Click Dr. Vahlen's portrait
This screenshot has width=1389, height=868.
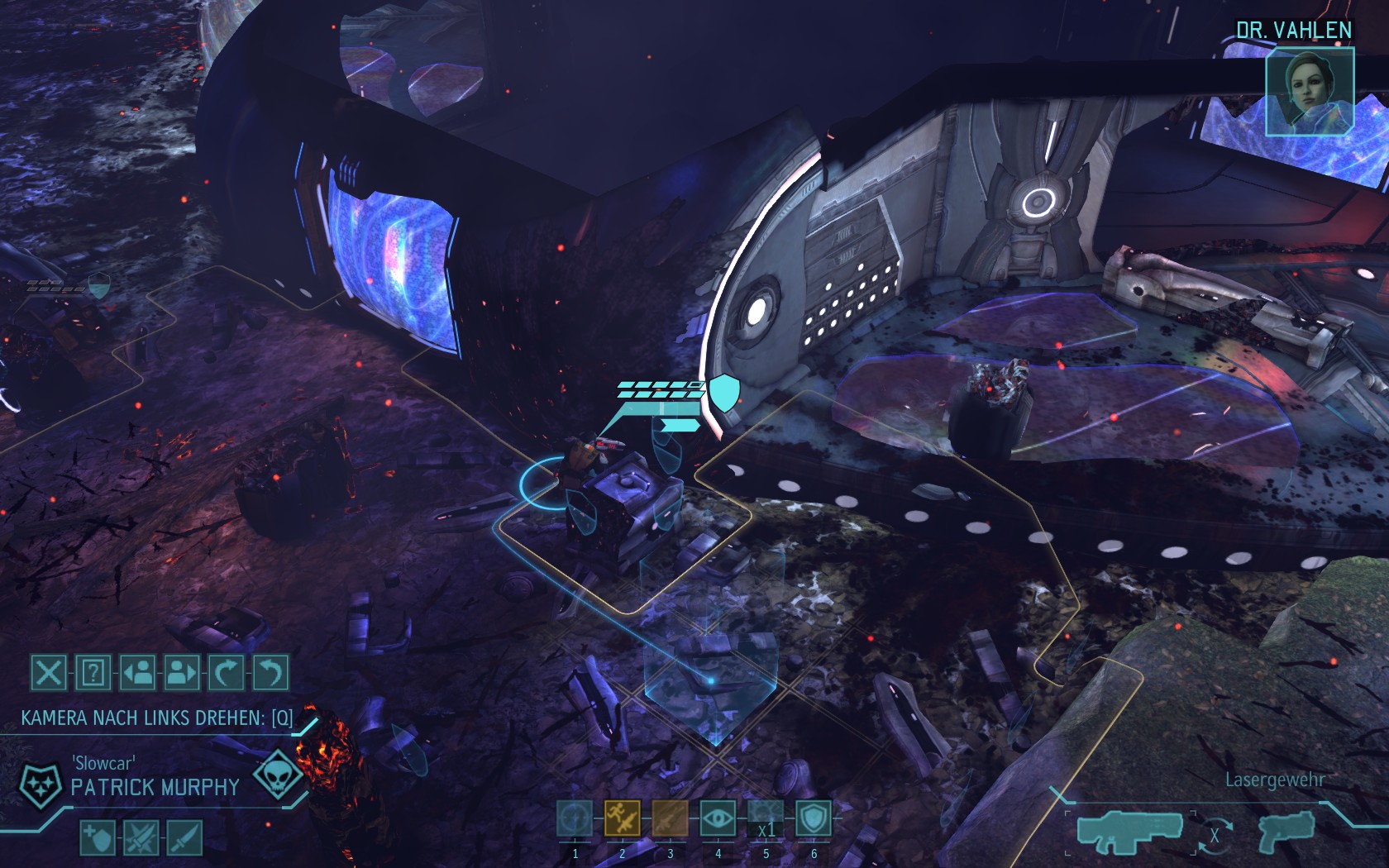click(x=1310, y=91)
